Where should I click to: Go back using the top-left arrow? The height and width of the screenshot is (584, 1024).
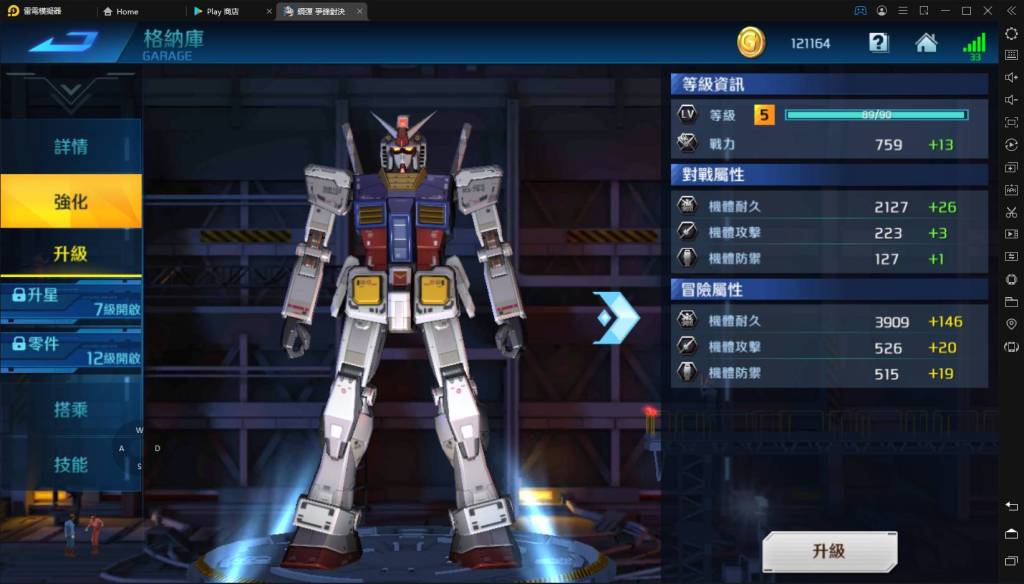coord(64,42)
